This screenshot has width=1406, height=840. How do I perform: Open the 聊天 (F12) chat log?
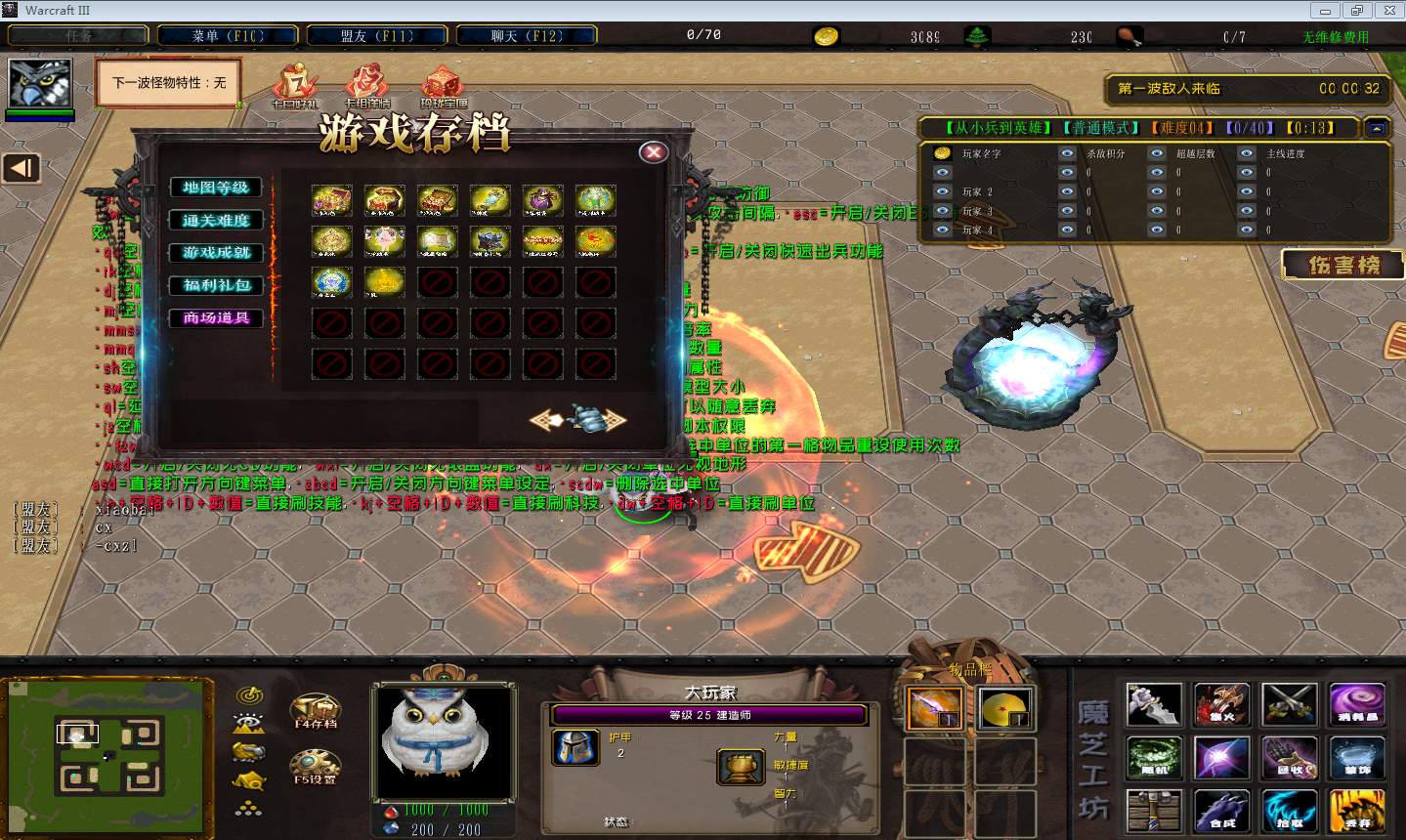pyautogui.click(x=527, y=36)
